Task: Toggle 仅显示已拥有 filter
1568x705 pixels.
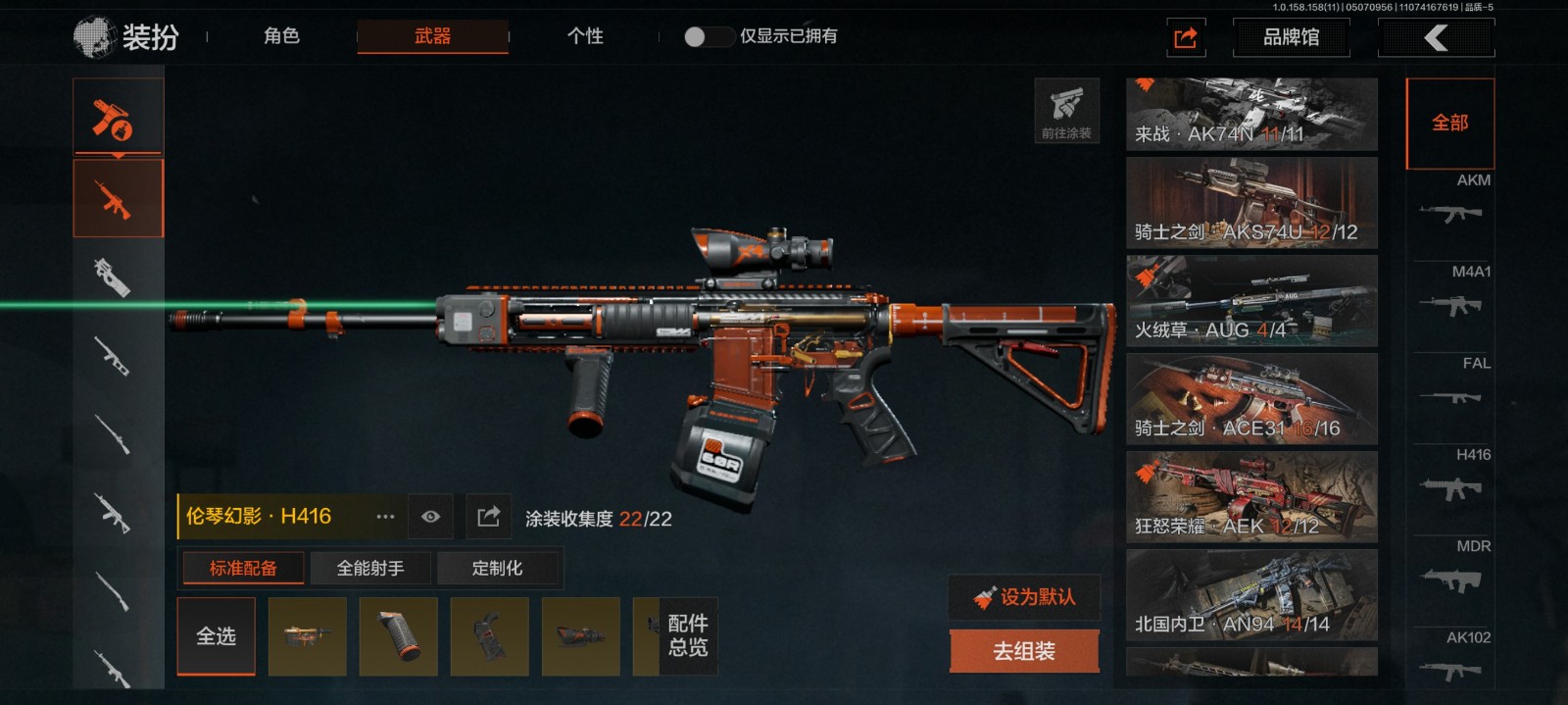Action: tap(709, 36)
